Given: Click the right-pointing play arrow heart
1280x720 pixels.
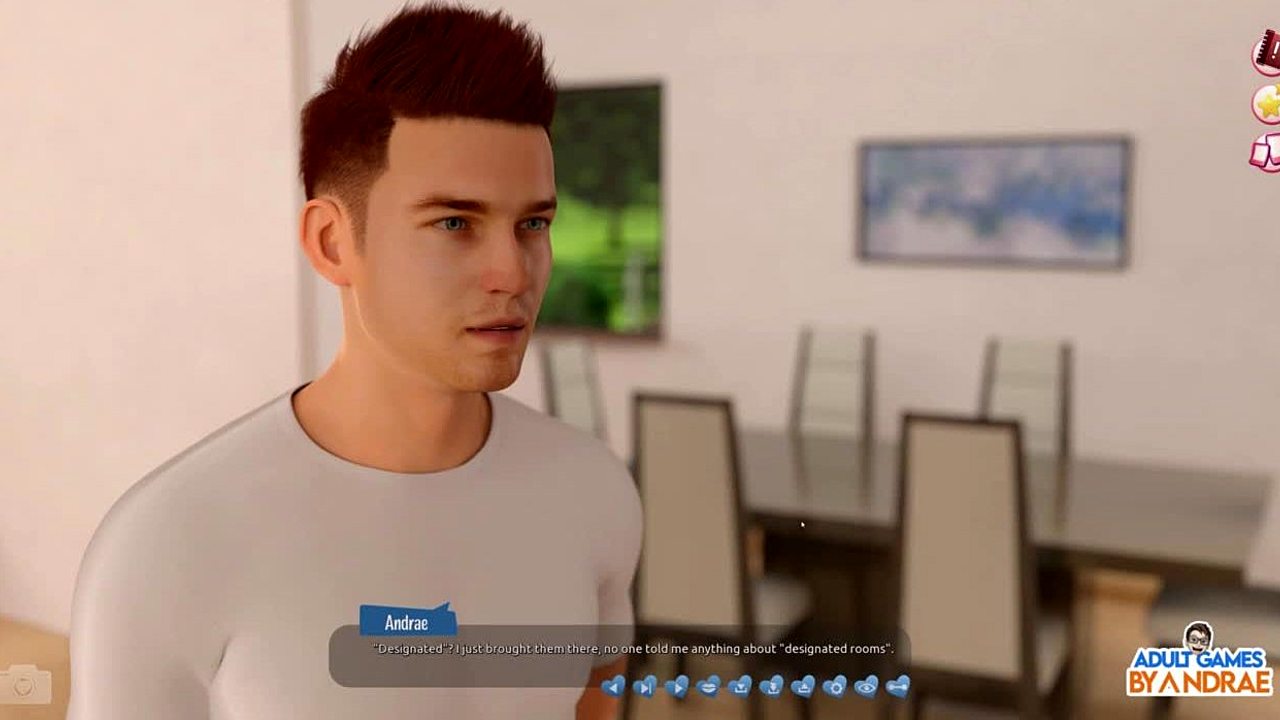Looking at the screenshot, I should click(676, 685).
